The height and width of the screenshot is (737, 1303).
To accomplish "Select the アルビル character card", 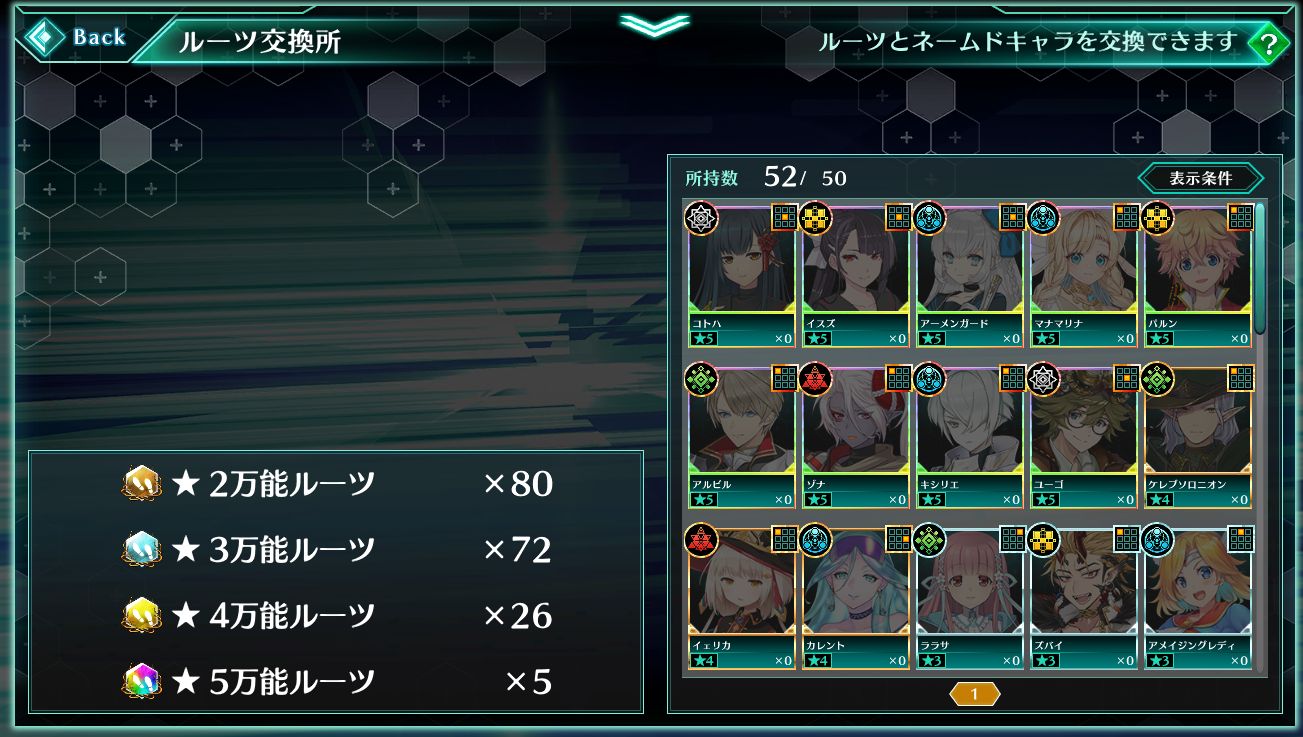I will click(741, 436).
